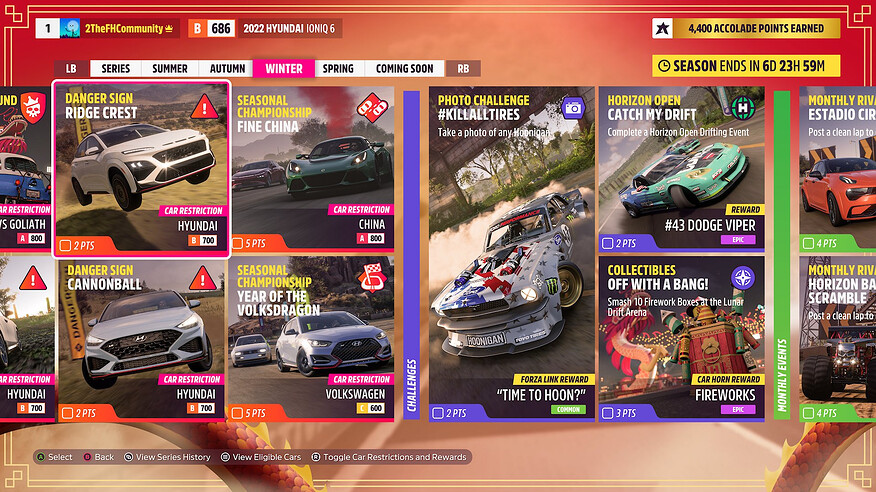The height and width of the screenshot is (492, 876).
Task: Choose Year of the Volksdragon championship
Action: click(x=312, y=340)
